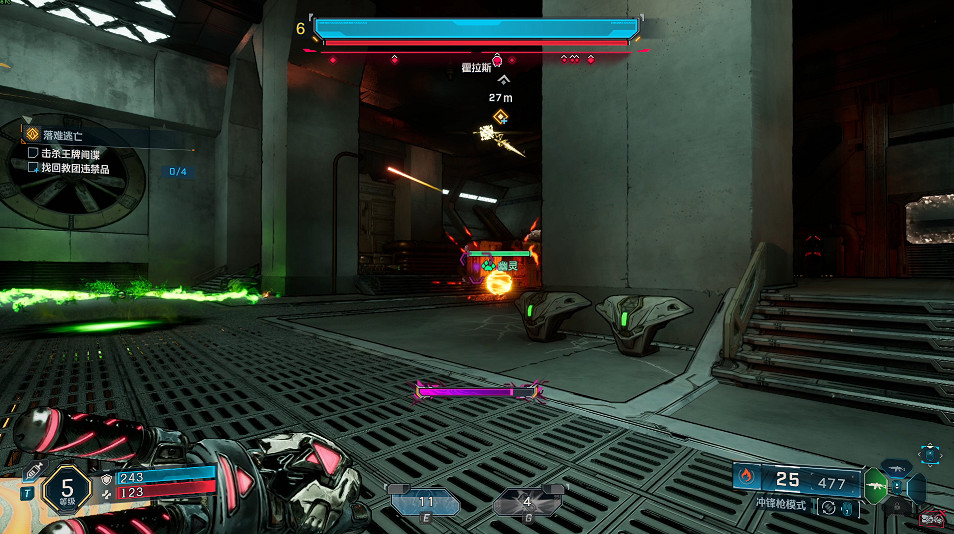954x534 pixels.
Task: Click the quest waypoint diamond marker
Action: pyautogui.click(x=501, y=117)
